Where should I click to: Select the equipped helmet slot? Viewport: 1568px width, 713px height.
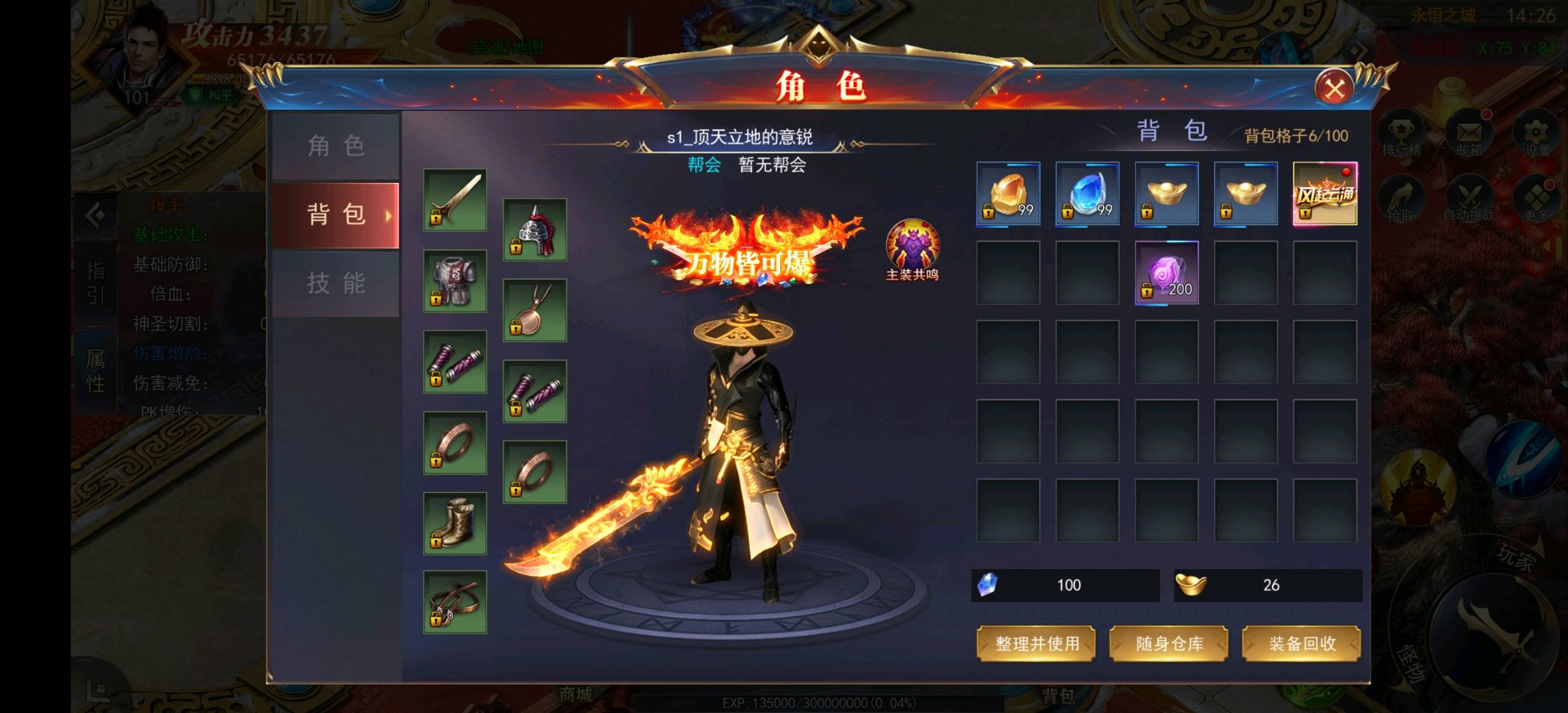535,229
